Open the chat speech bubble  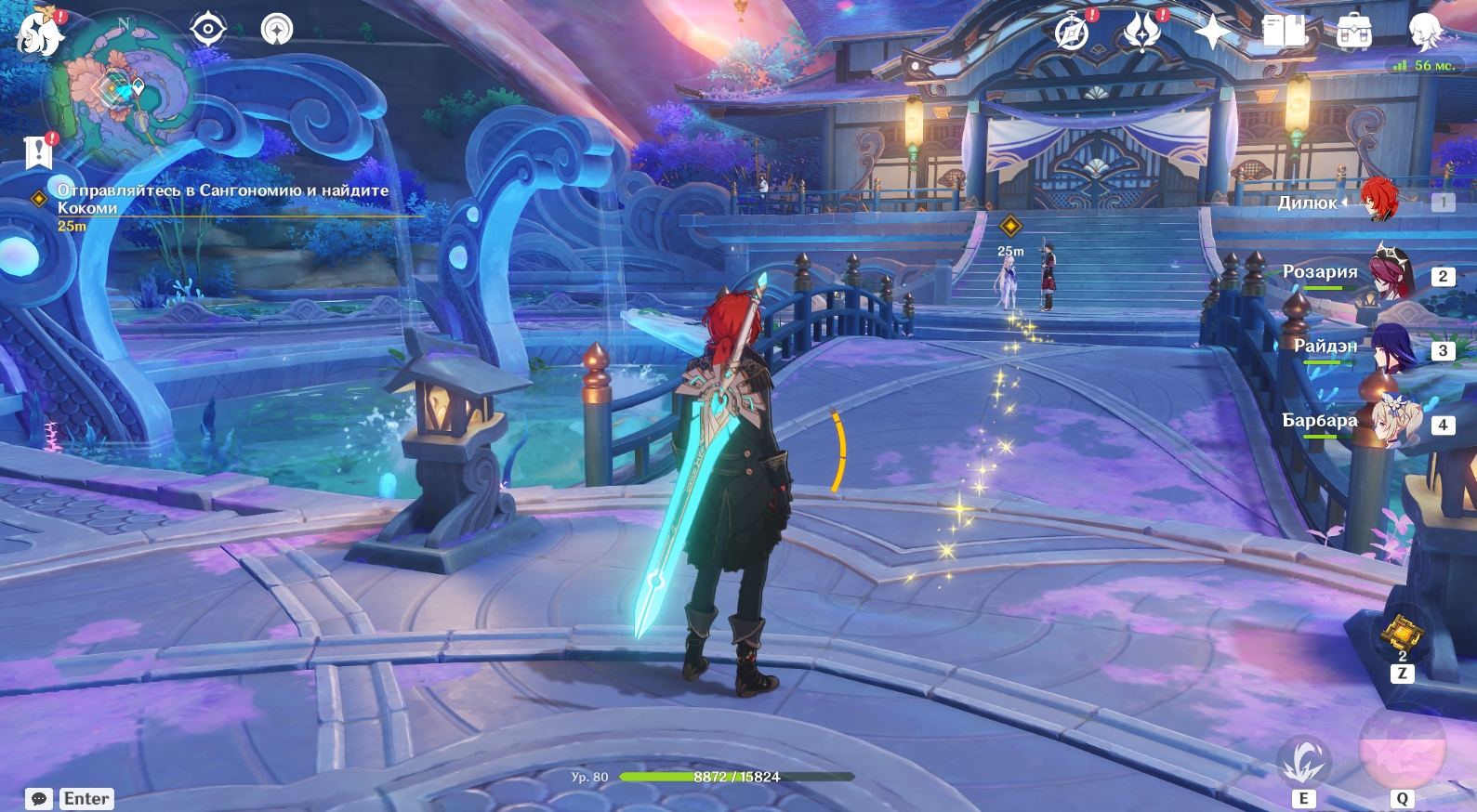(x=39, y=799)
